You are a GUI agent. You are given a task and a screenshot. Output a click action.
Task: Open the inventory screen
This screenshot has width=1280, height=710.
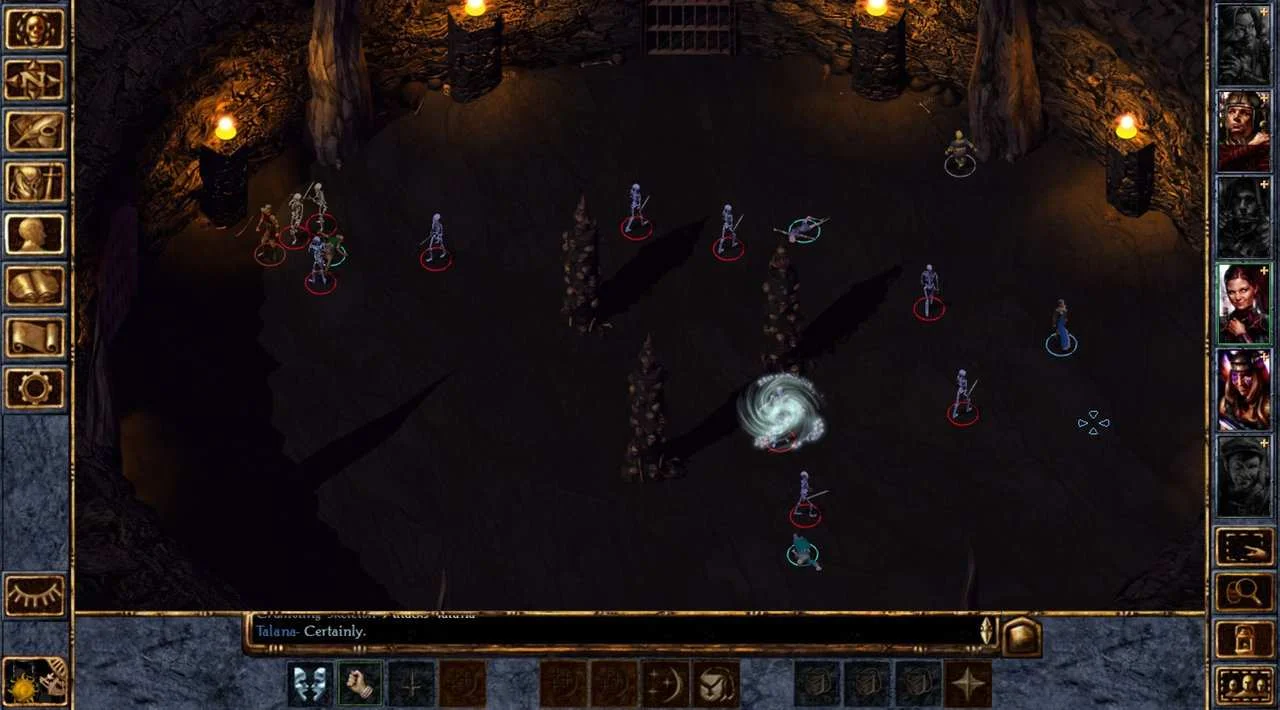(x=35, y=183)
